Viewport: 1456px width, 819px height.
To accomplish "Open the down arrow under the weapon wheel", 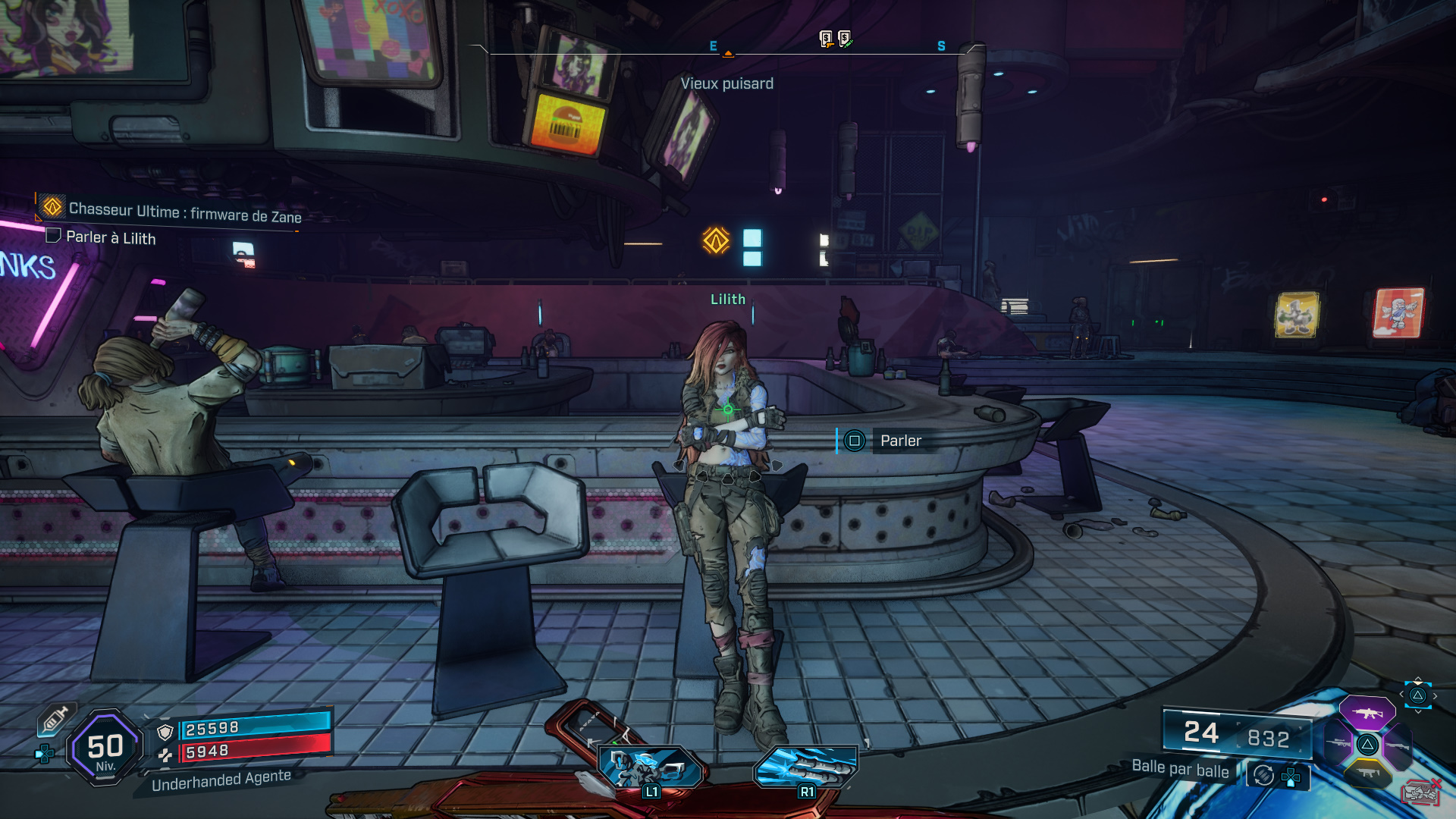I will [1418, 712].
